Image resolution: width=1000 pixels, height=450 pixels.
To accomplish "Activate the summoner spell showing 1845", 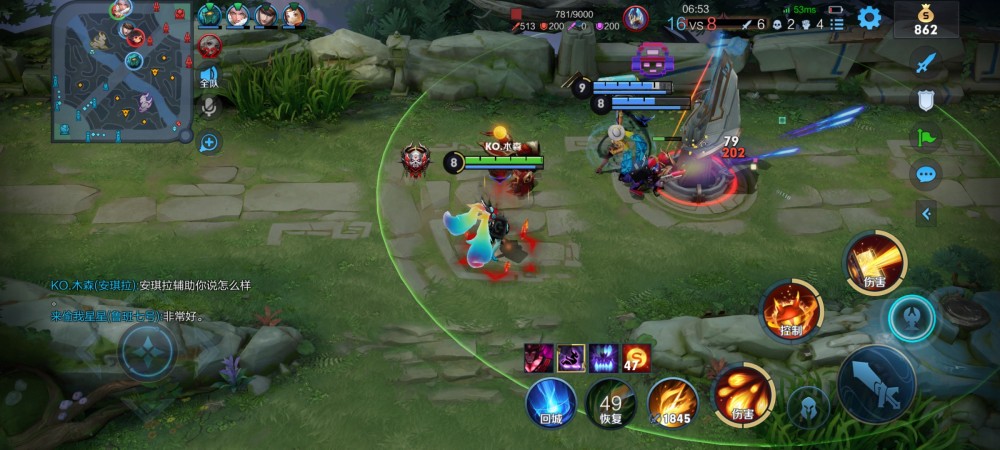I will [x=671, y=402].
